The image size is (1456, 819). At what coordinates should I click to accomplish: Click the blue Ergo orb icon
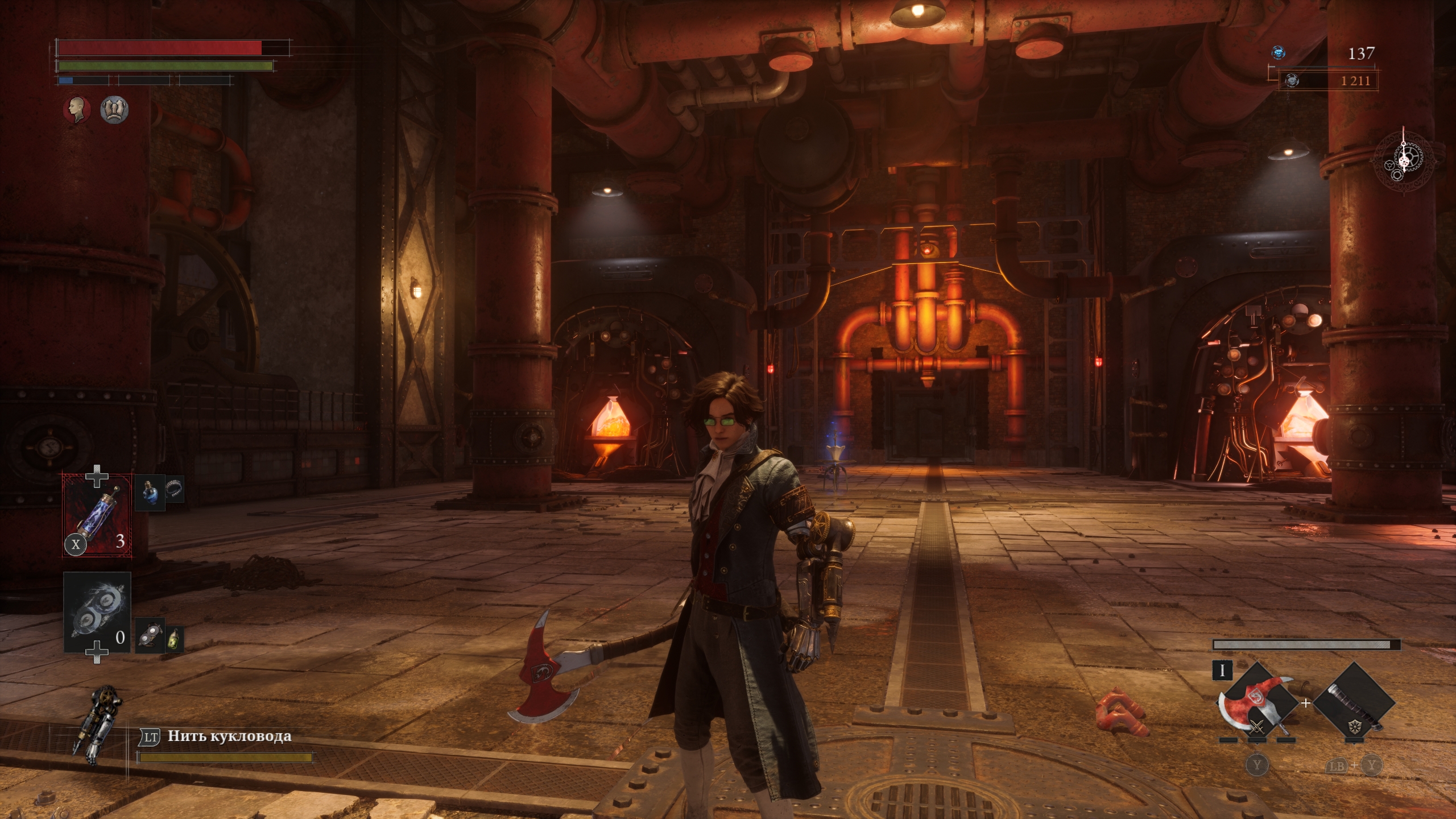(x=1279, y=53)
